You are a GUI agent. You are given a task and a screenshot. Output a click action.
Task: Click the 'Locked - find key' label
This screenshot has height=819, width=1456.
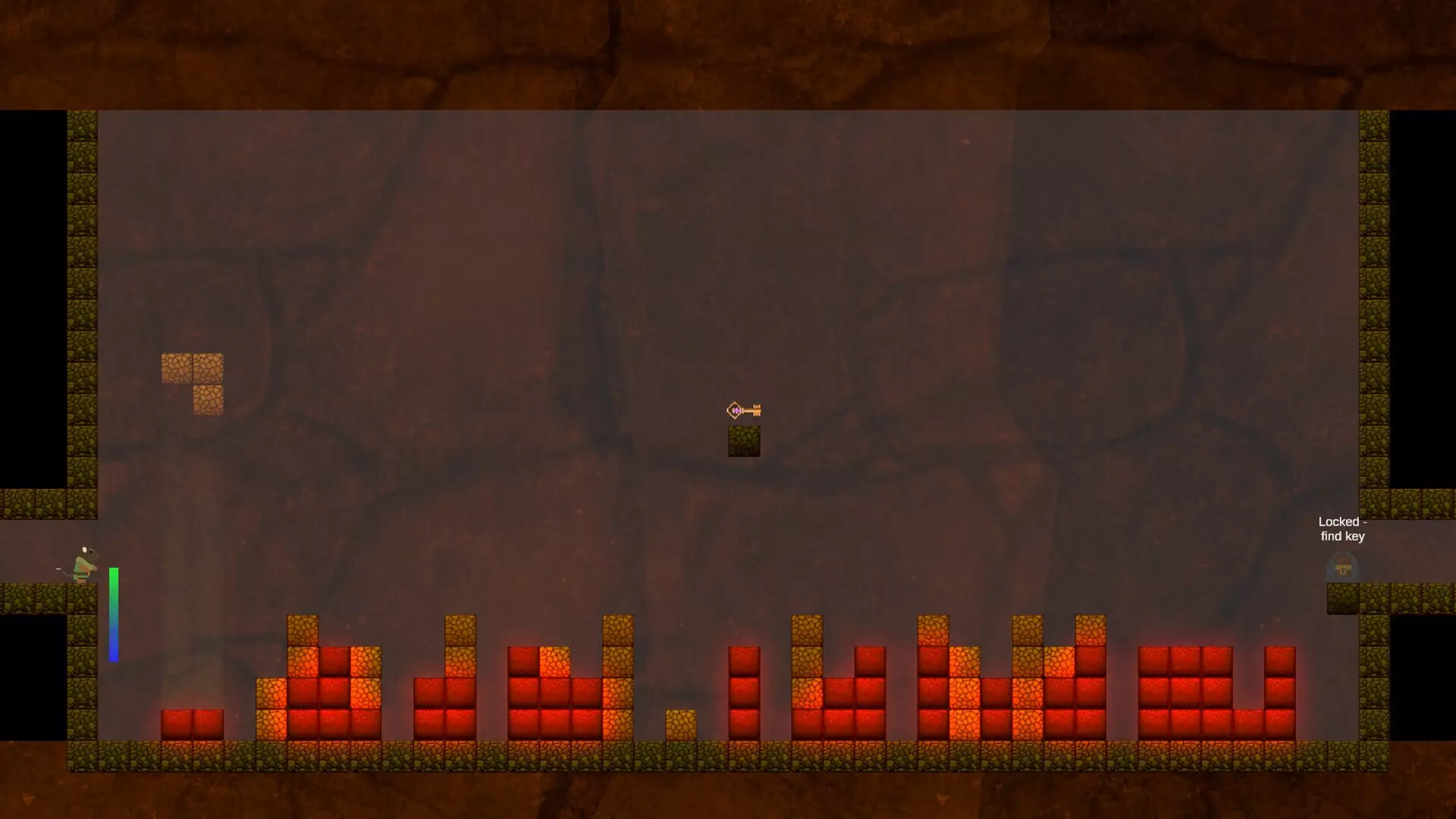[1342, 529]
